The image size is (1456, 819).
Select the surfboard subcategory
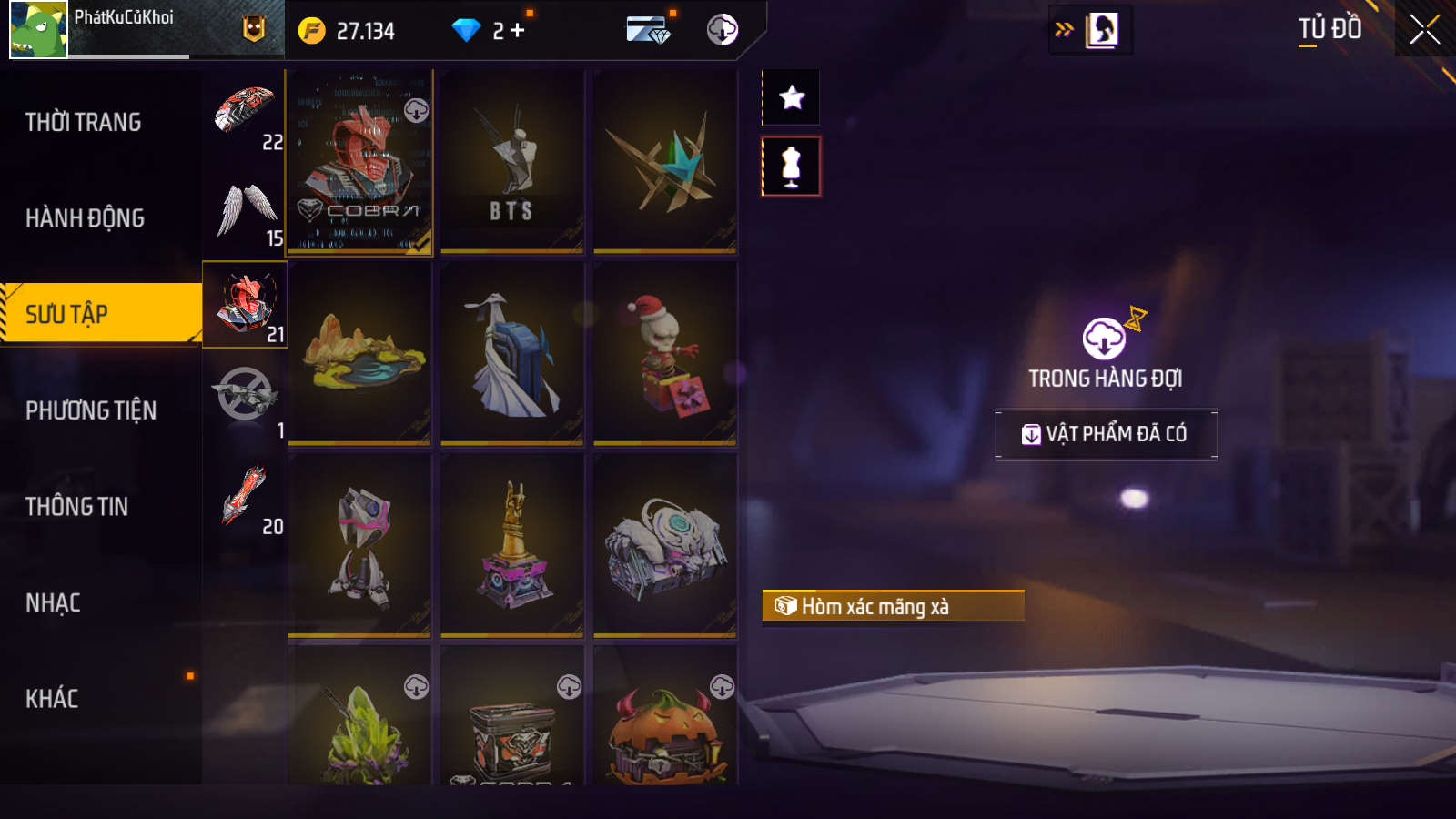coord(244,497)
